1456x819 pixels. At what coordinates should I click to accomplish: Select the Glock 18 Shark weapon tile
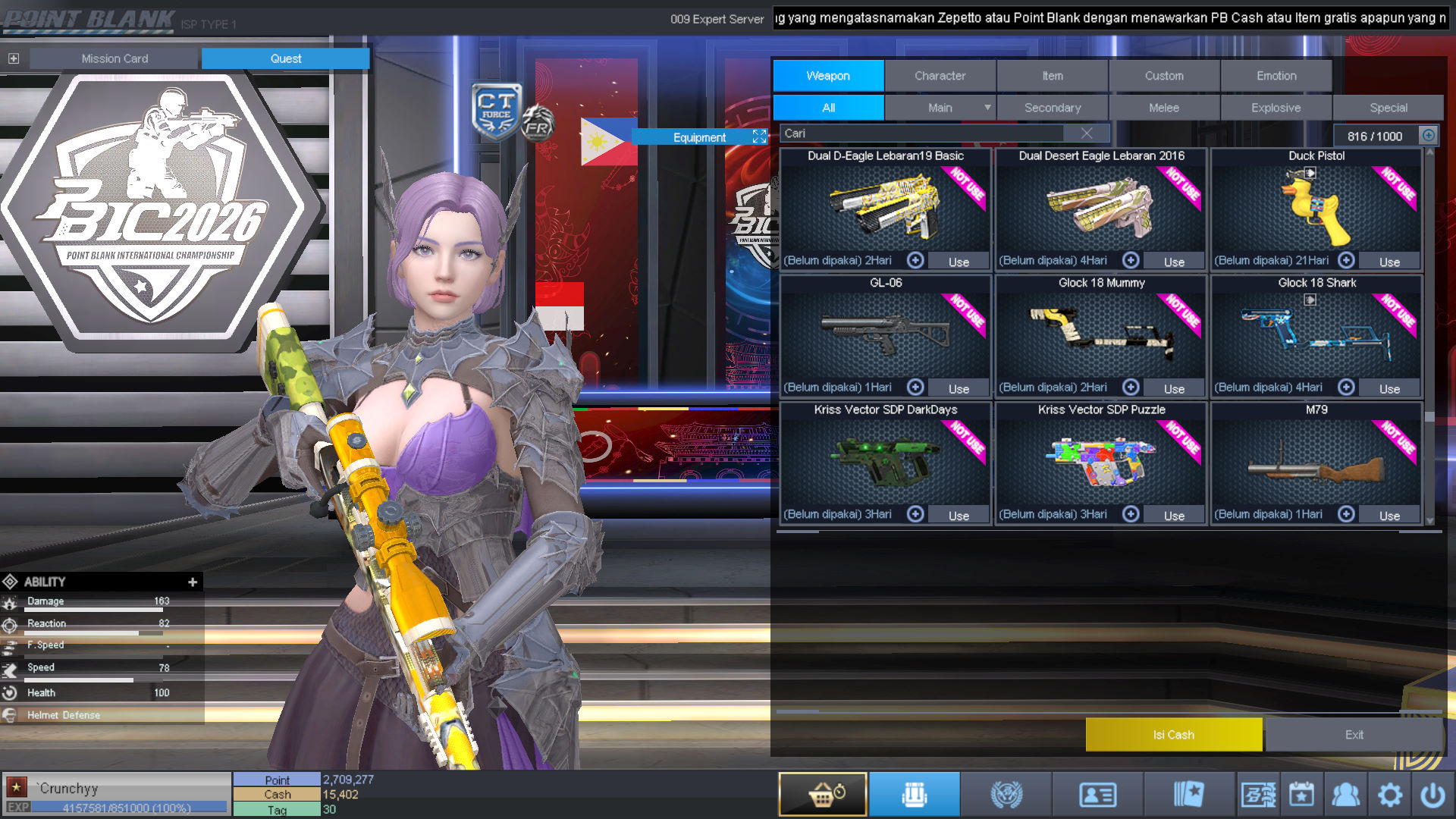coord(1316,331)
